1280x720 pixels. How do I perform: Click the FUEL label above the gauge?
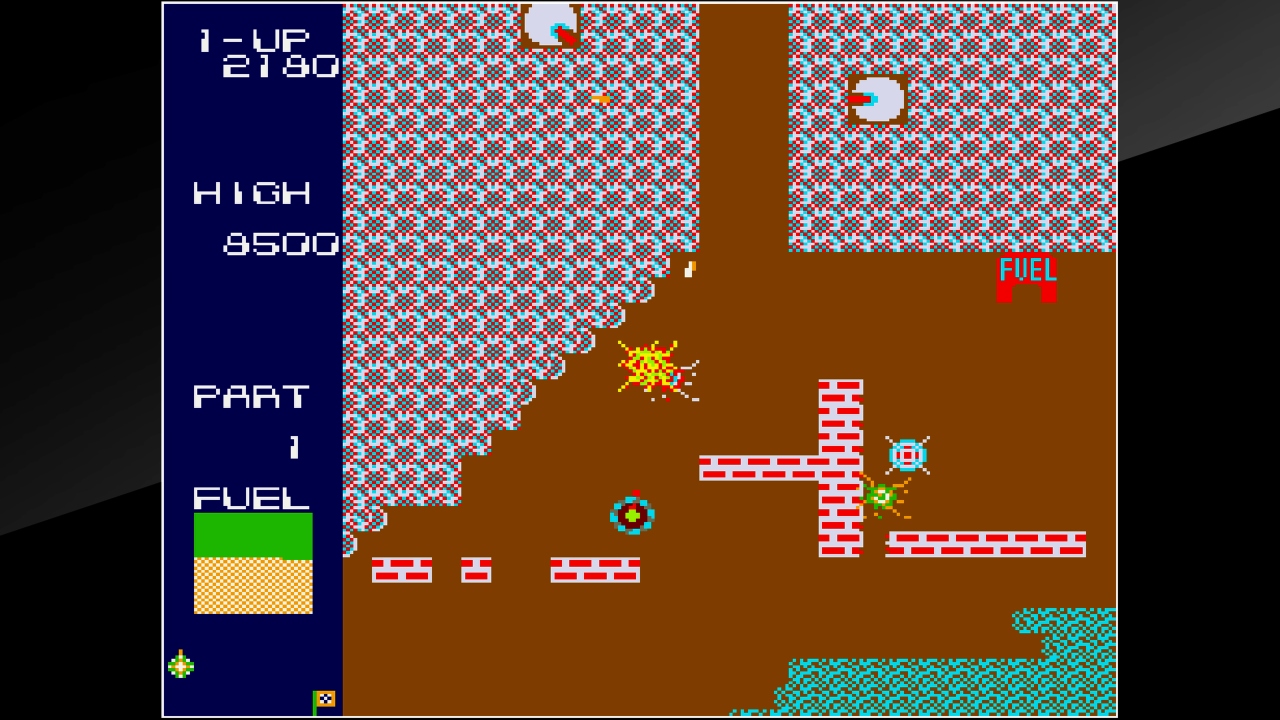tap(250, 497)
